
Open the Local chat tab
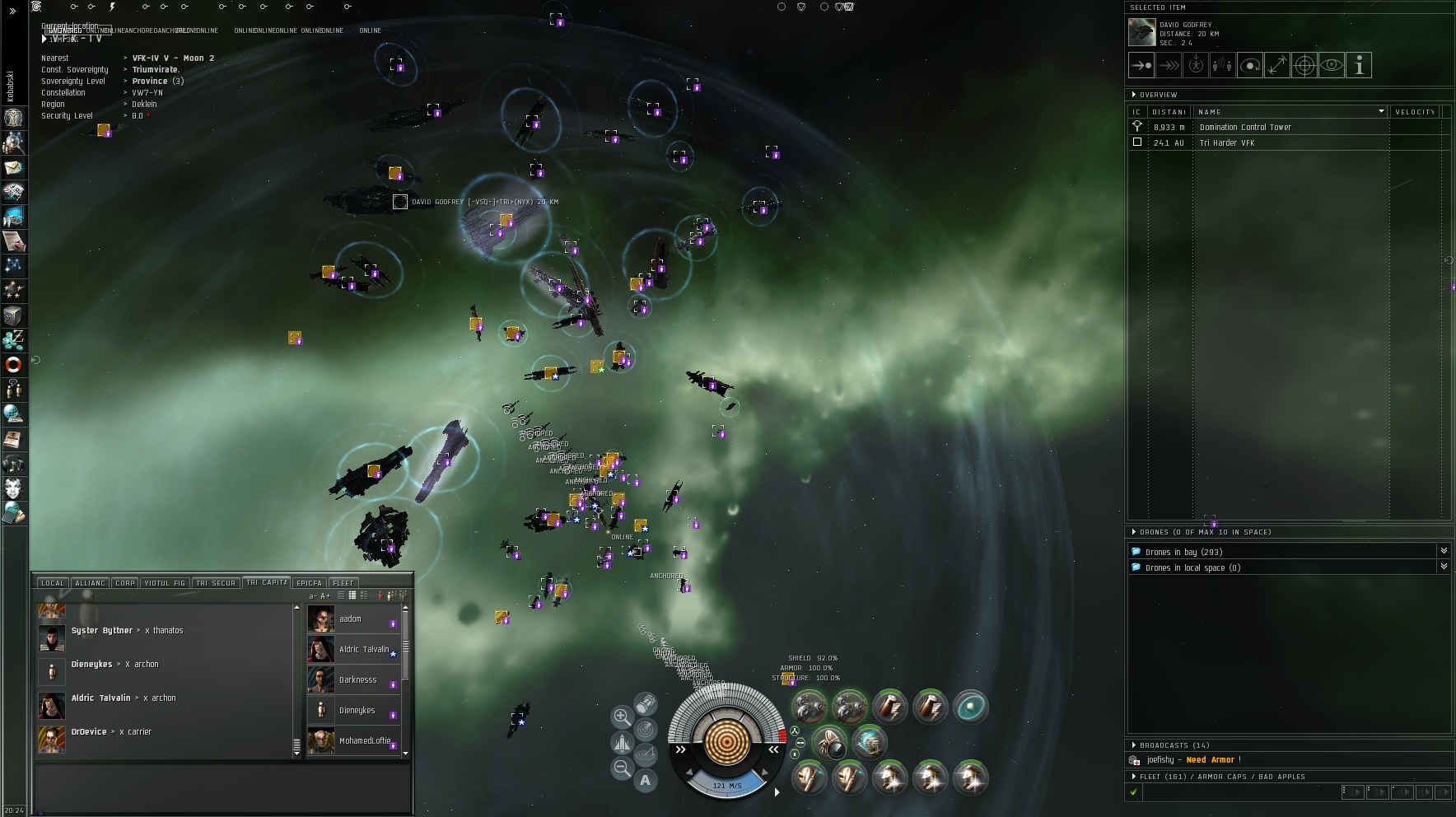52,583
